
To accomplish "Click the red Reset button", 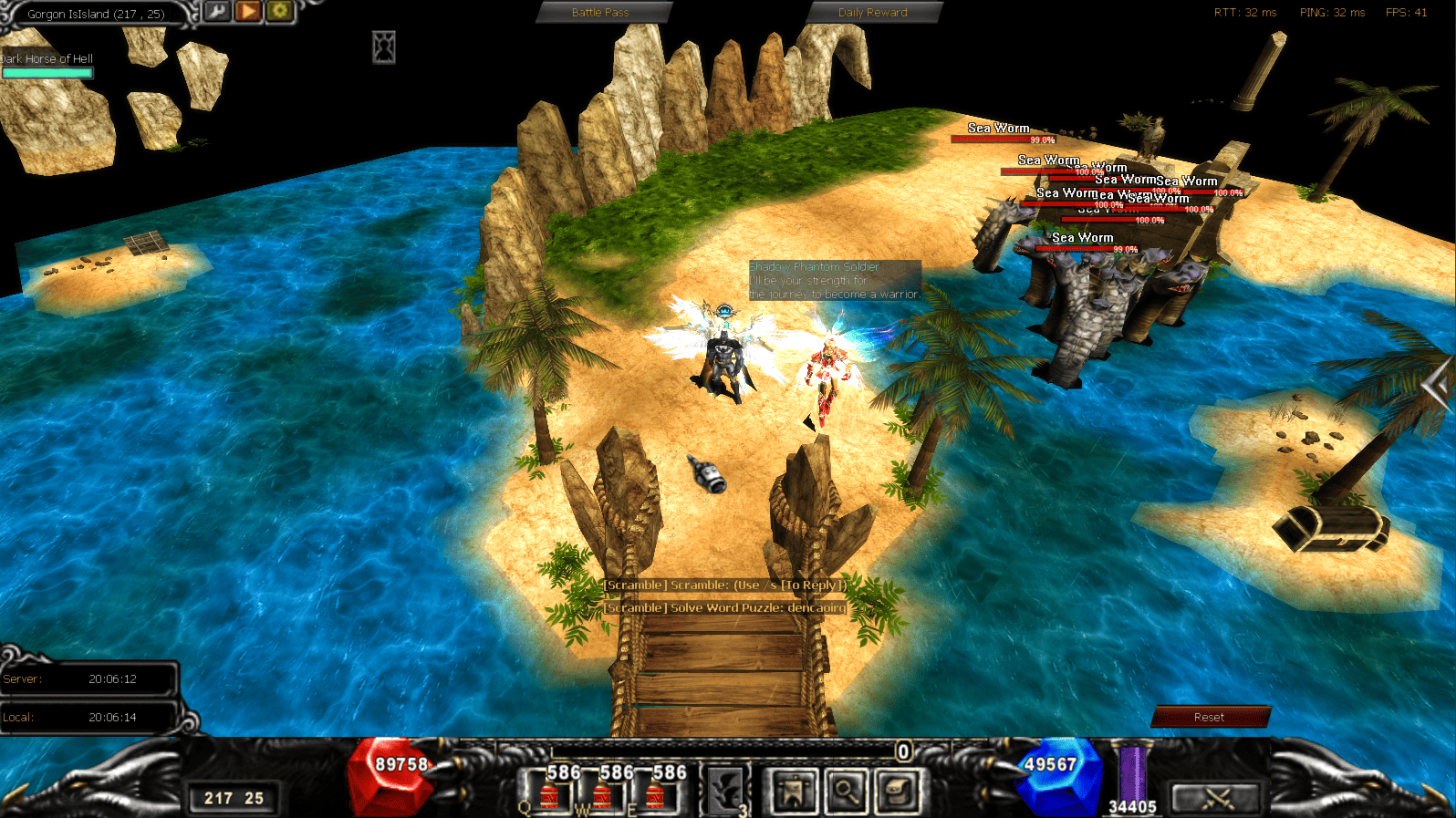I will tap(1210, 717).
